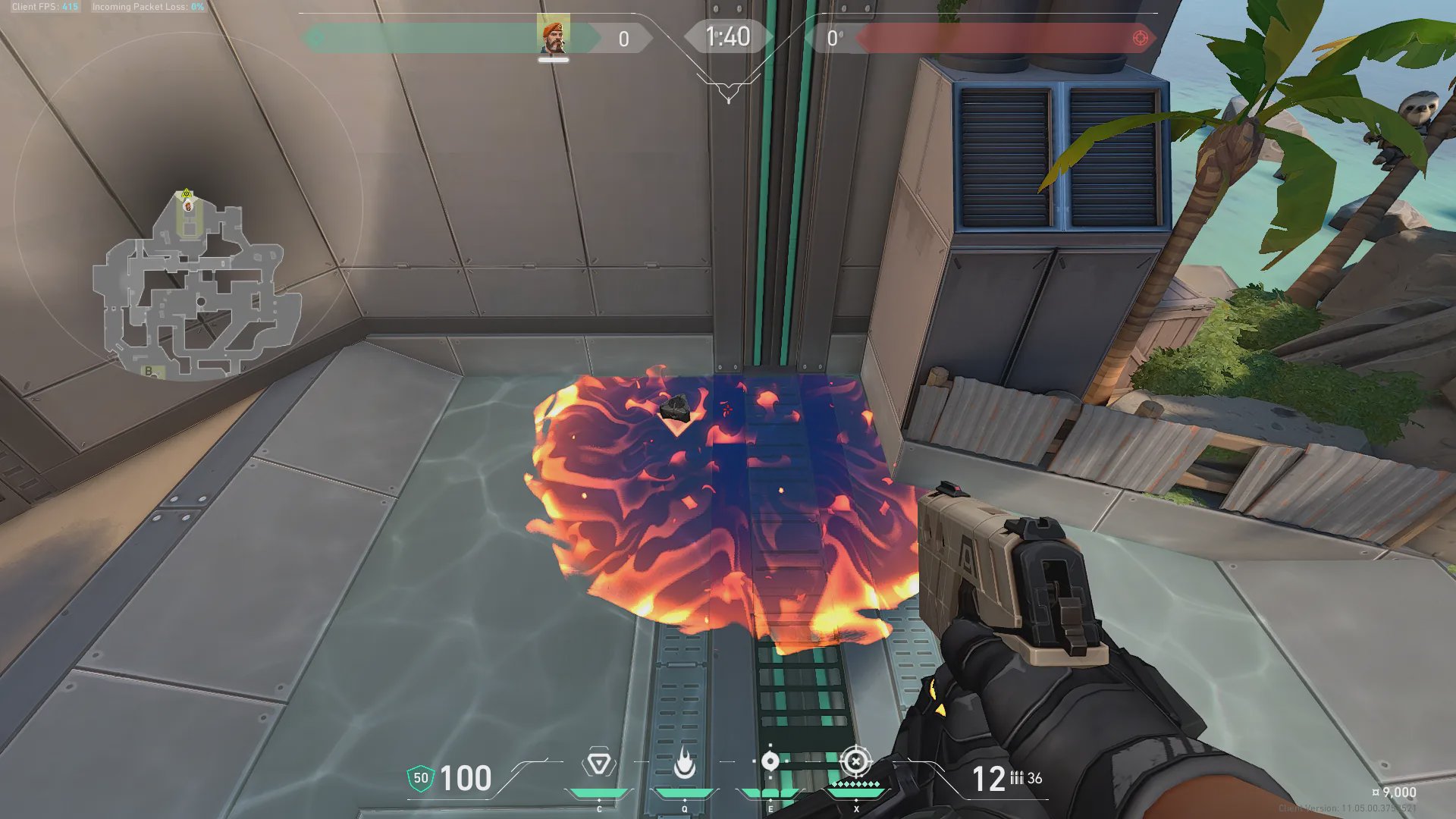Click the B site marker on minimap
This screenshot has height=819, width=1456.
[149, 371]
